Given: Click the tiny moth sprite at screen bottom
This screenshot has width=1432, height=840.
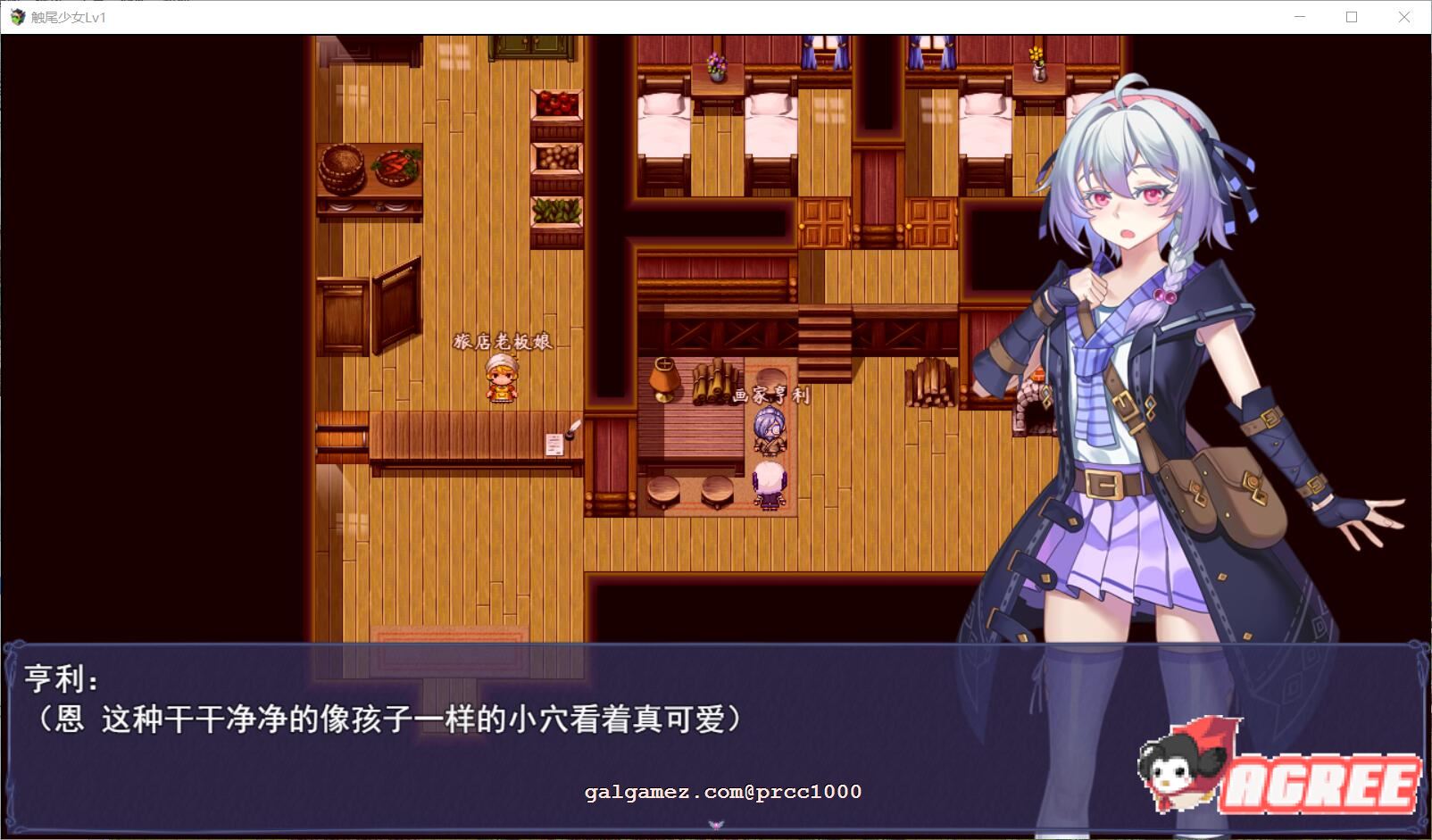Looking at the screenshot, I should point(716,826).
